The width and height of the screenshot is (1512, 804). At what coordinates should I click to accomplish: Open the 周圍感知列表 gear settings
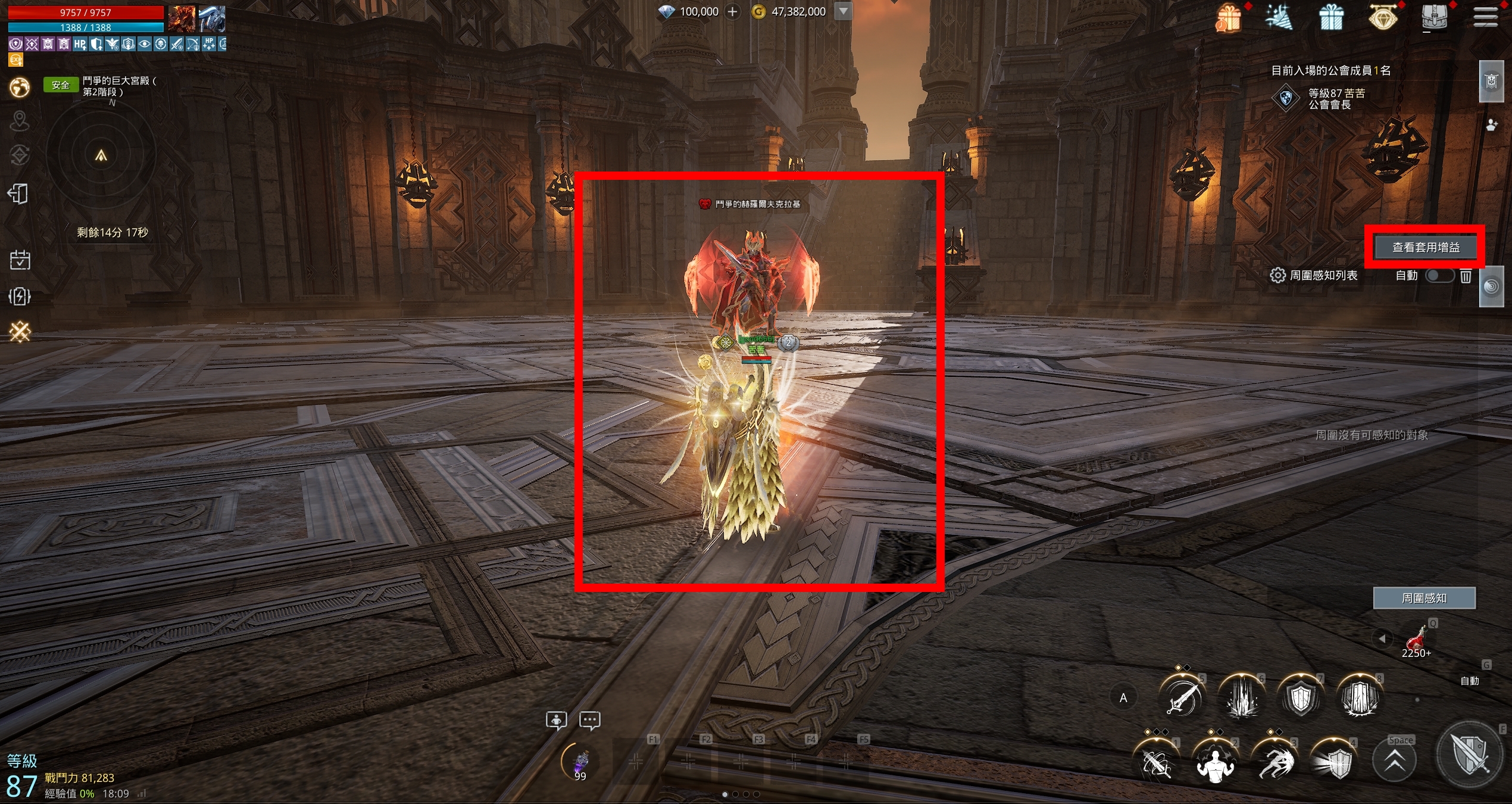click(x=1277, y=276)
